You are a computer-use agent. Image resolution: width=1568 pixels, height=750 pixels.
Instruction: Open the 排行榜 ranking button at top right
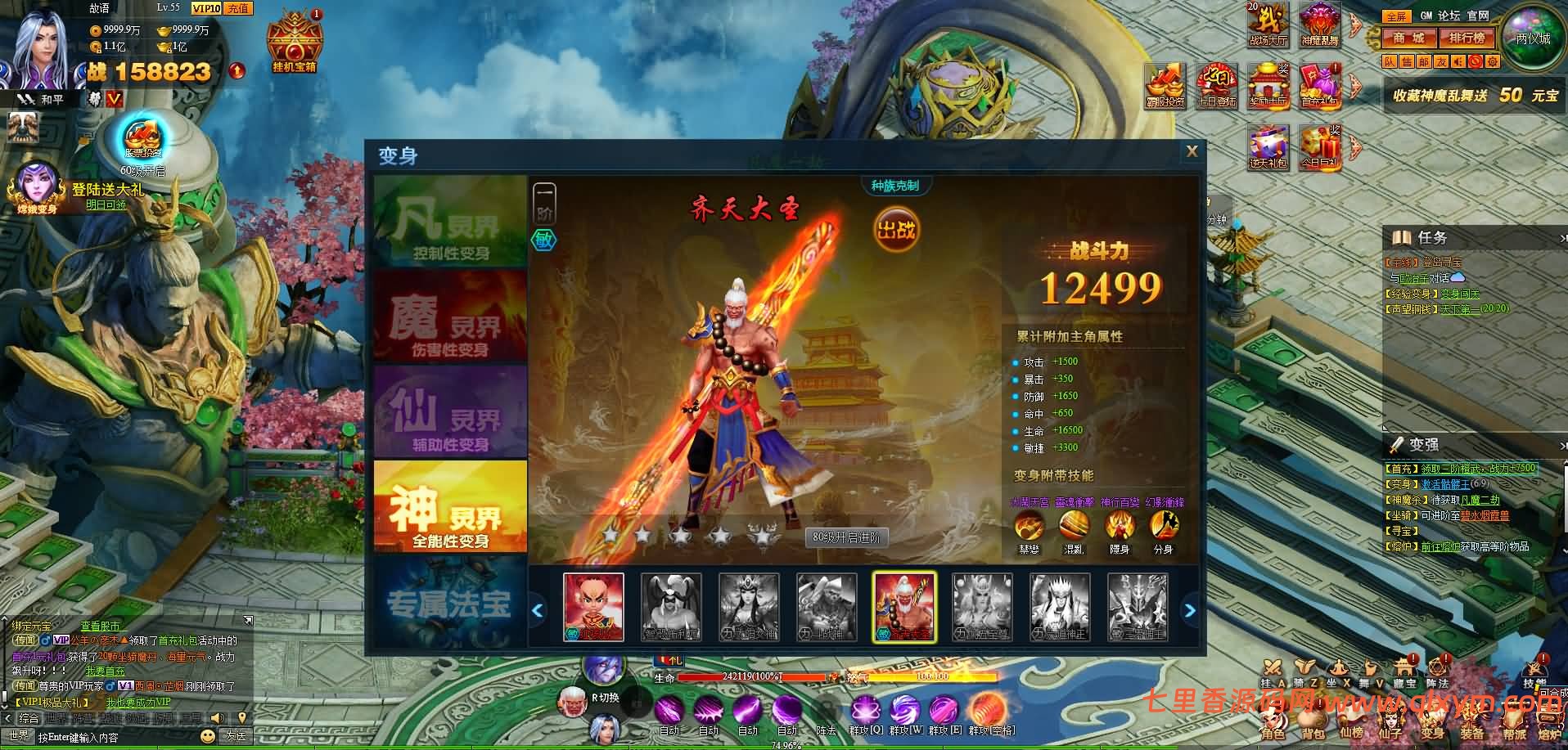click(1467, 38)
